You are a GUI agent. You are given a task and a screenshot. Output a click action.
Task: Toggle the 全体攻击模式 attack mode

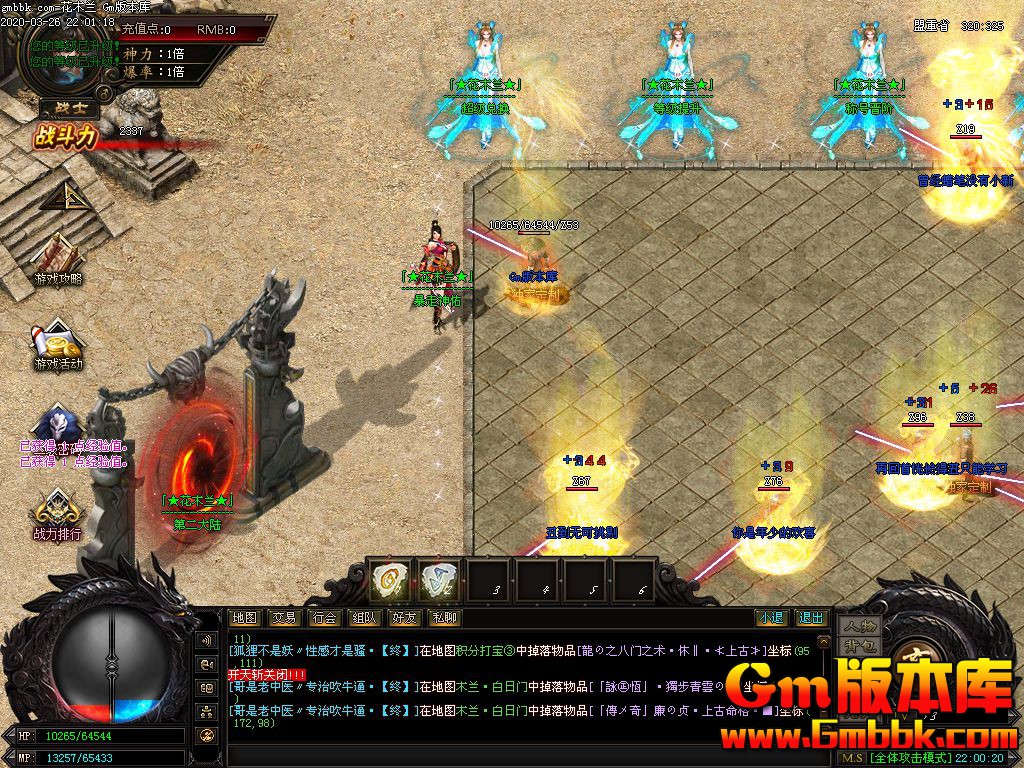909,758
